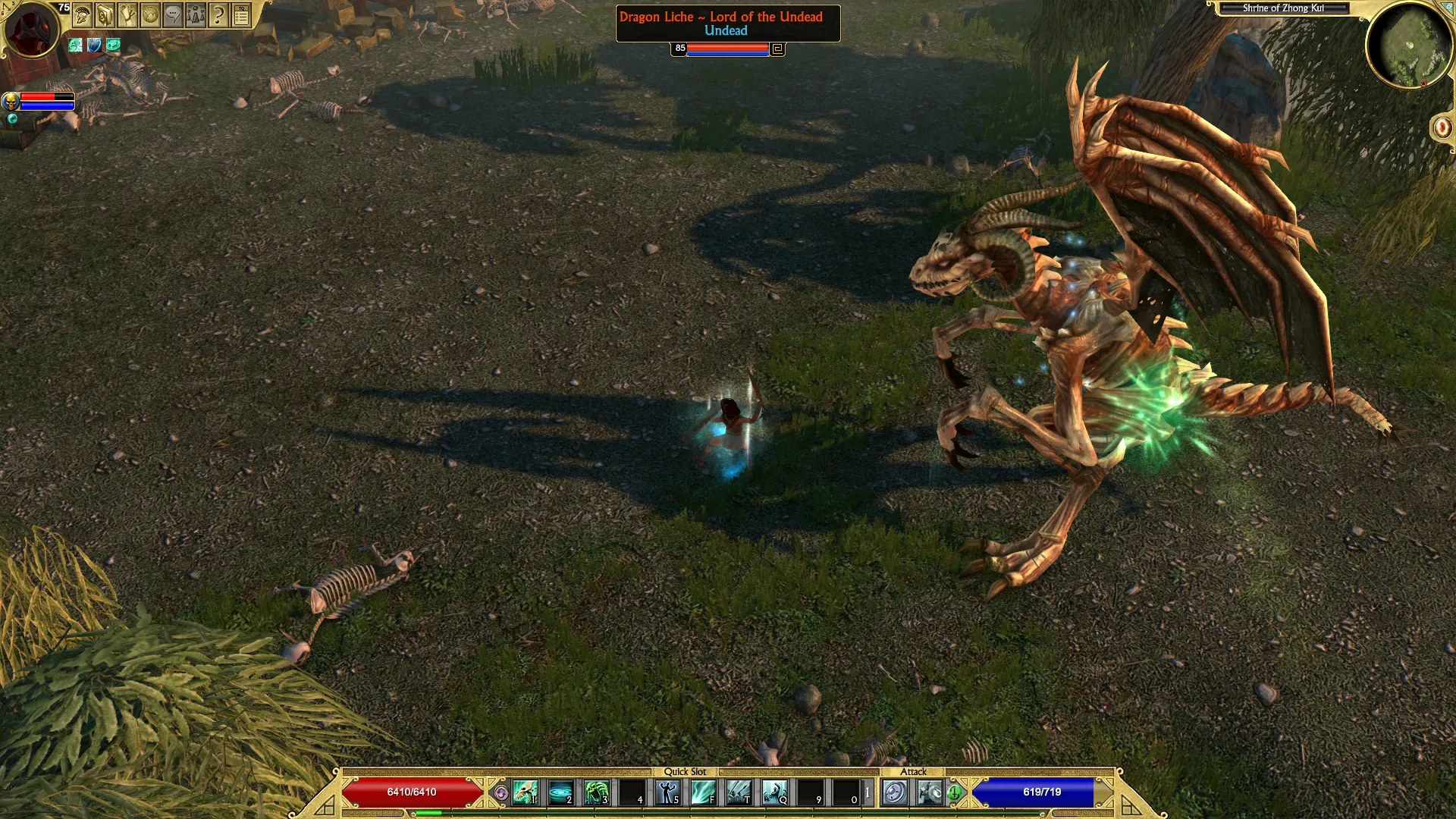Use the green skull skill in slot 3
Viewport: 1456px width, 819px height.
[596, 793]
